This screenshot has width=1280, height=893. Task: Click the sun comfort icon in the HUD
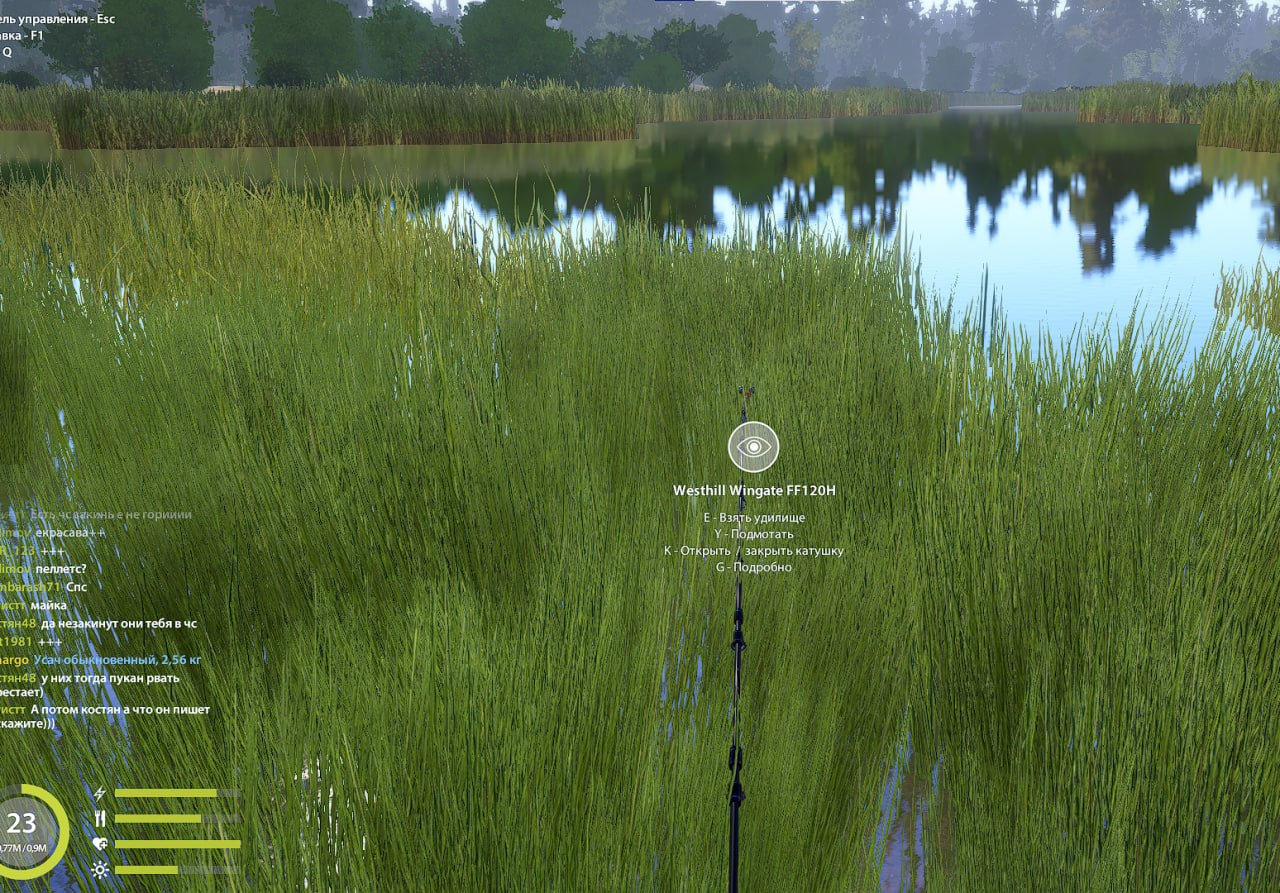tap(99, 868)
